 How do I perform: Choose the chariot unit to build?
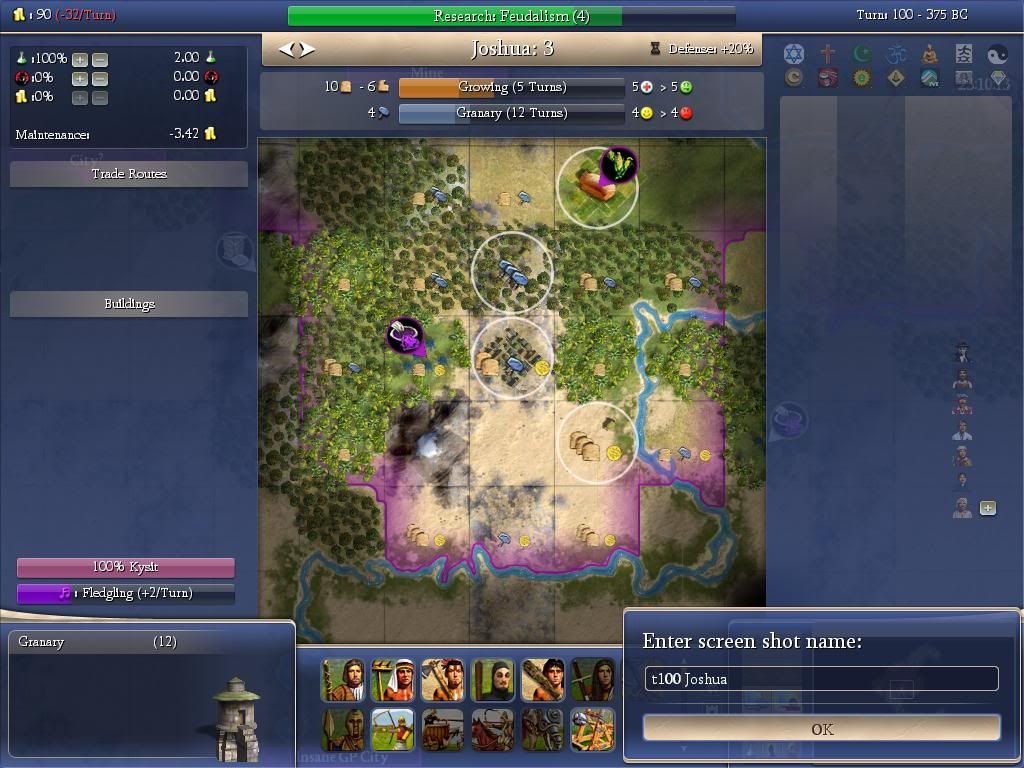click(443, 729)
